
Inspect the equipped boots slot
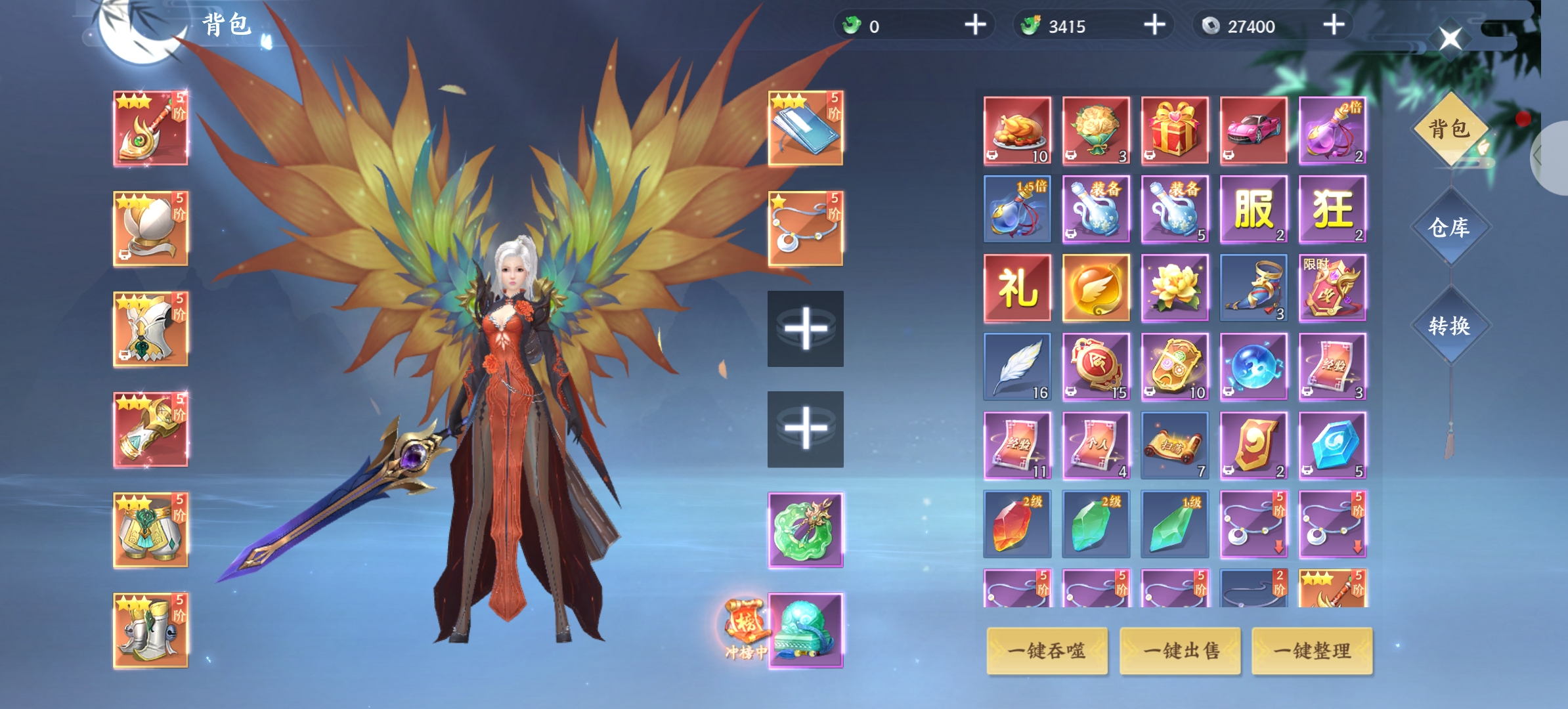[150, 630]
